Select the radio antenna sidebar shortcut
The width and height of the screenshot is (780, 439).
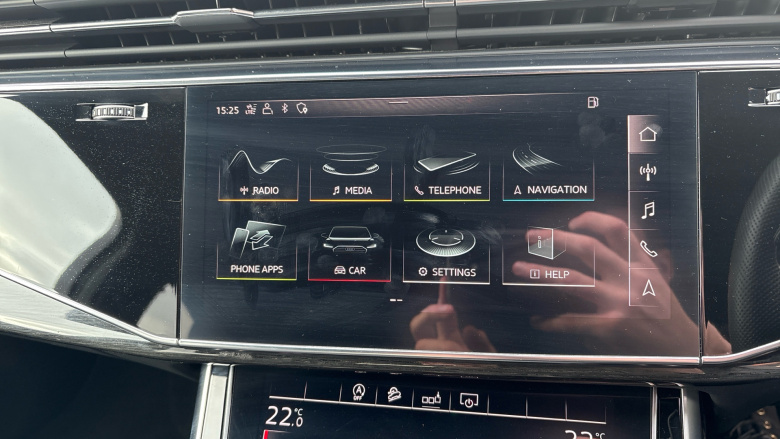[648, 172]
